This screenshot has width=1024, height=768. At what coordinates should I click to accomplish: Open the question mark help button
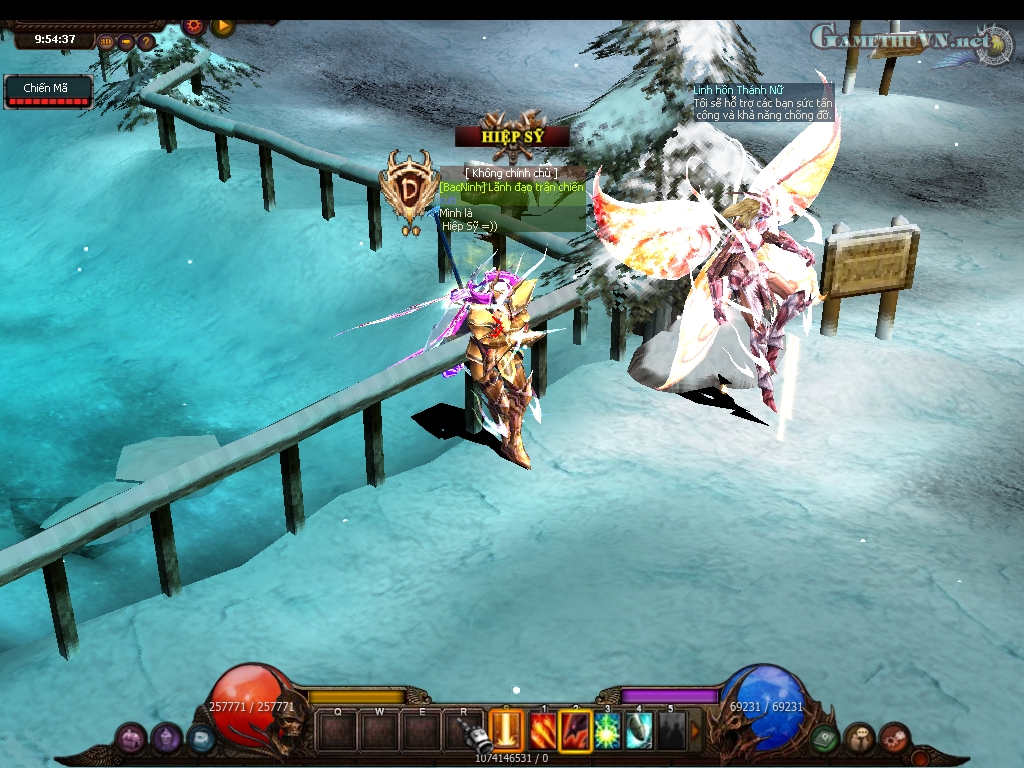[146, 42]
